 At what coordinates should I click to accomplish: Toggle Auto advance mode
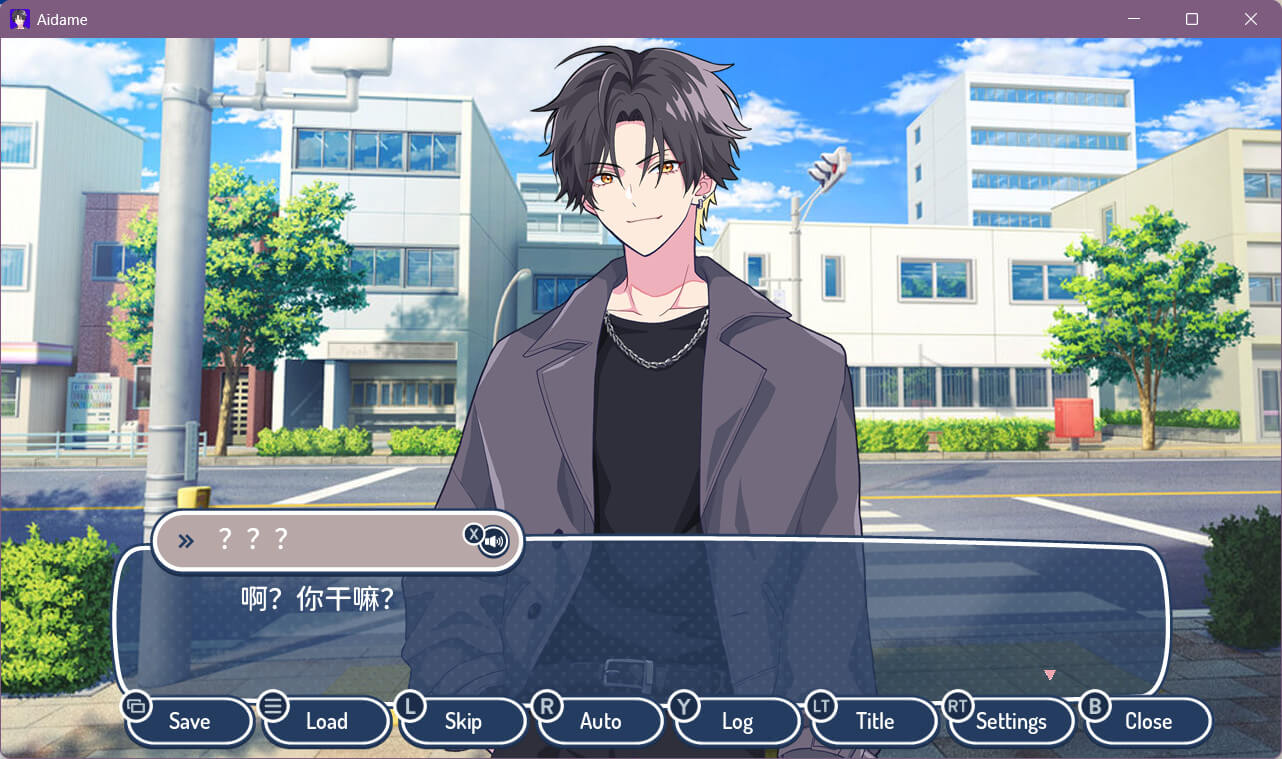(600, 721)
